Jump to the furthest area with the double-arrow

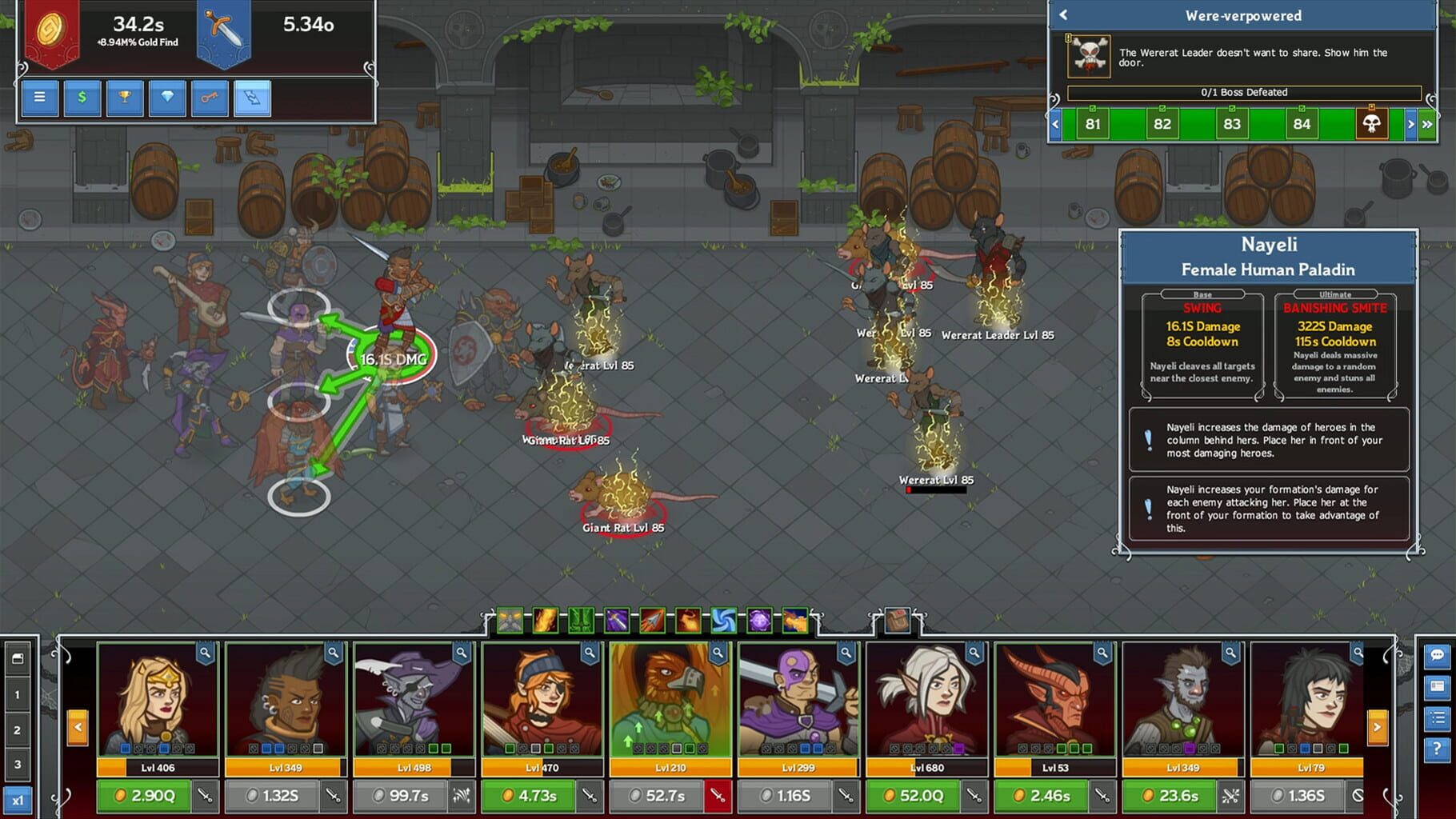coord(1428,124)
